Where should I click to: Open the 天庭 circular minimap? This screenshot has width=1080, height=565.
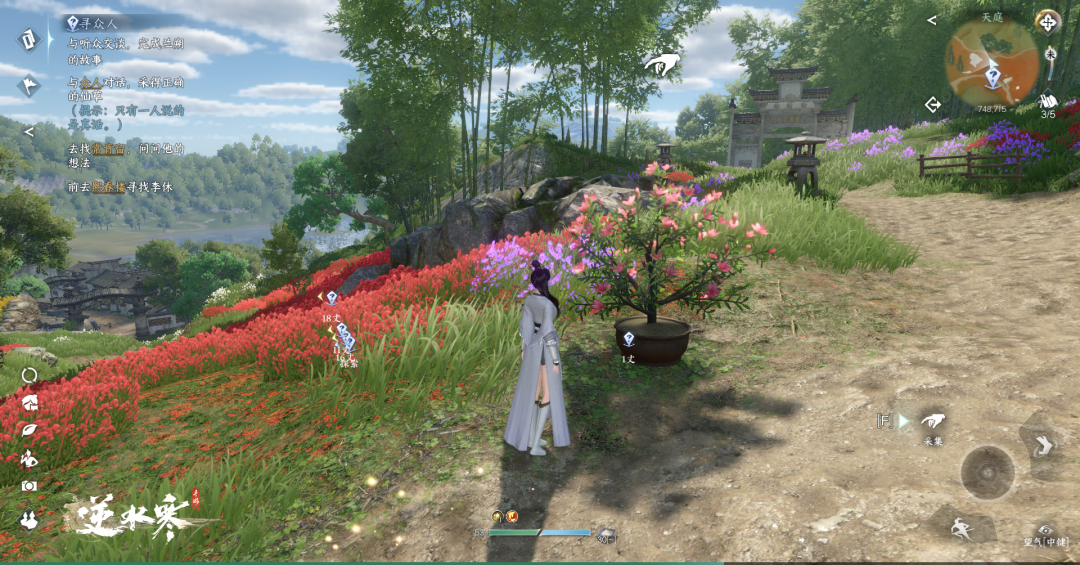(992, 62)
